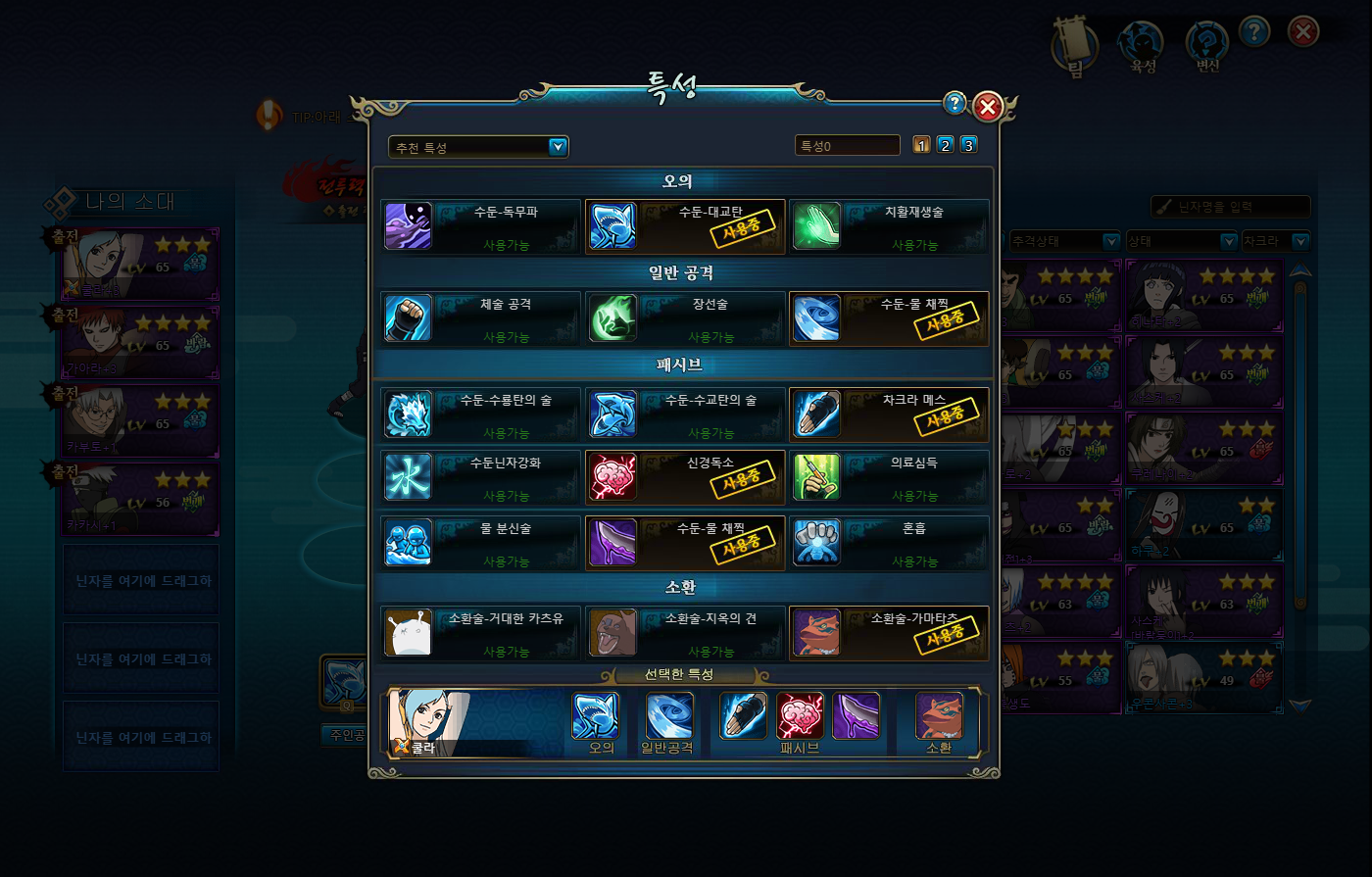
Task: Select the 혼흡 passive skill
Action: click(889, 543)
